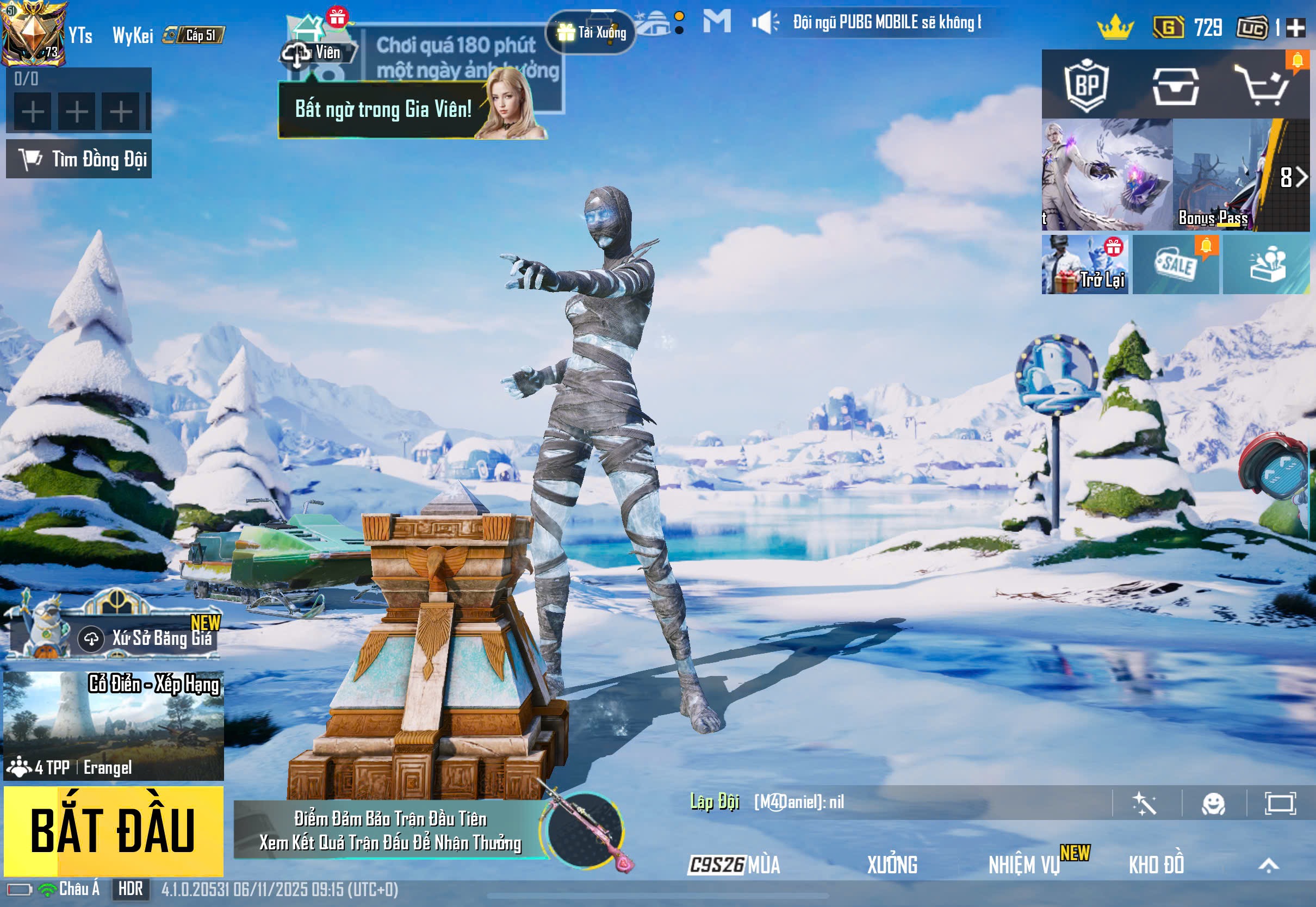Go to the XƯỞNG workshop tab
1316x907 pixels.
point(892,865)
